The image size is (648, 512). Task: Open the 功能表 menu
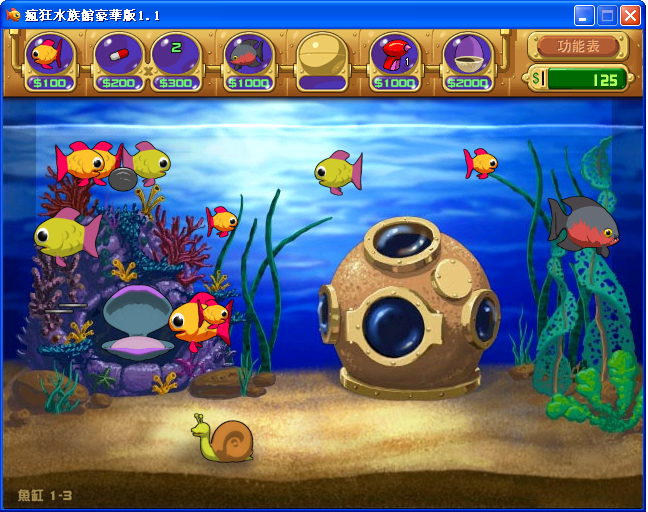[578, 46]
